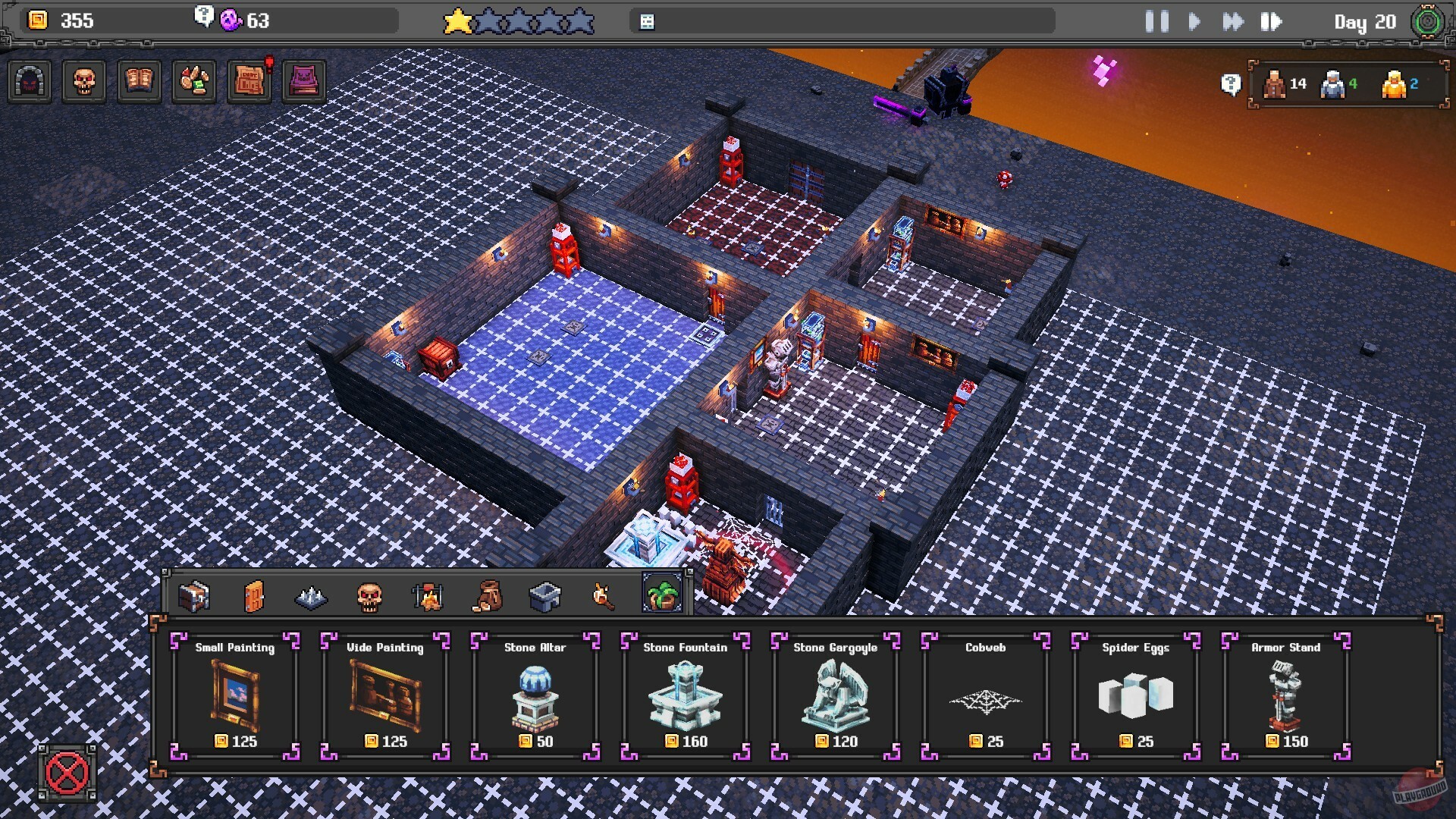The image size is (1456, 819).
Task: Enable fast-forward speed
Action: pos(1232,22)
